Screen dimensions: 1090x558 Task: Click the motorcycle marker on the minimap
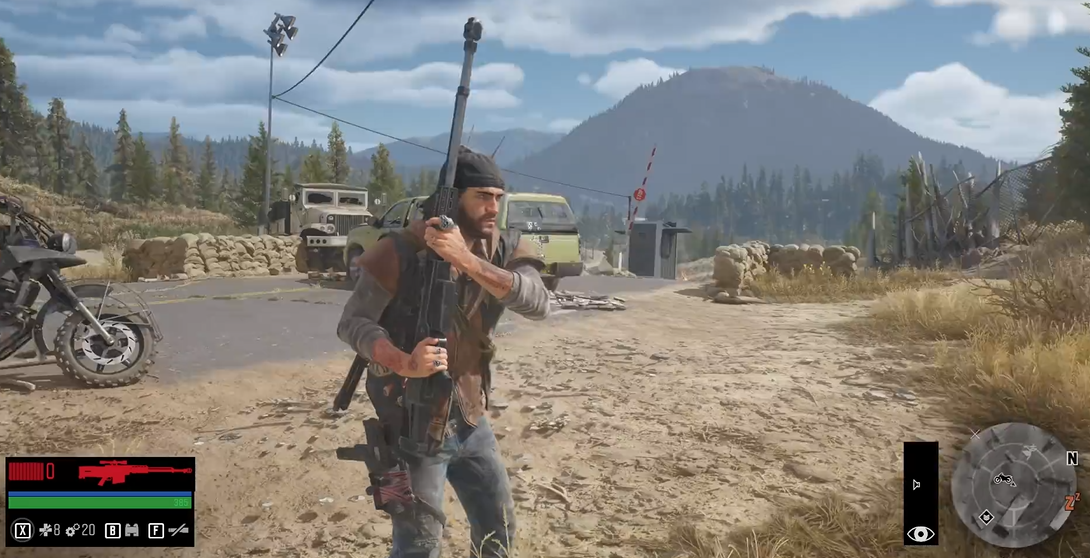(x=1004, y=480)
